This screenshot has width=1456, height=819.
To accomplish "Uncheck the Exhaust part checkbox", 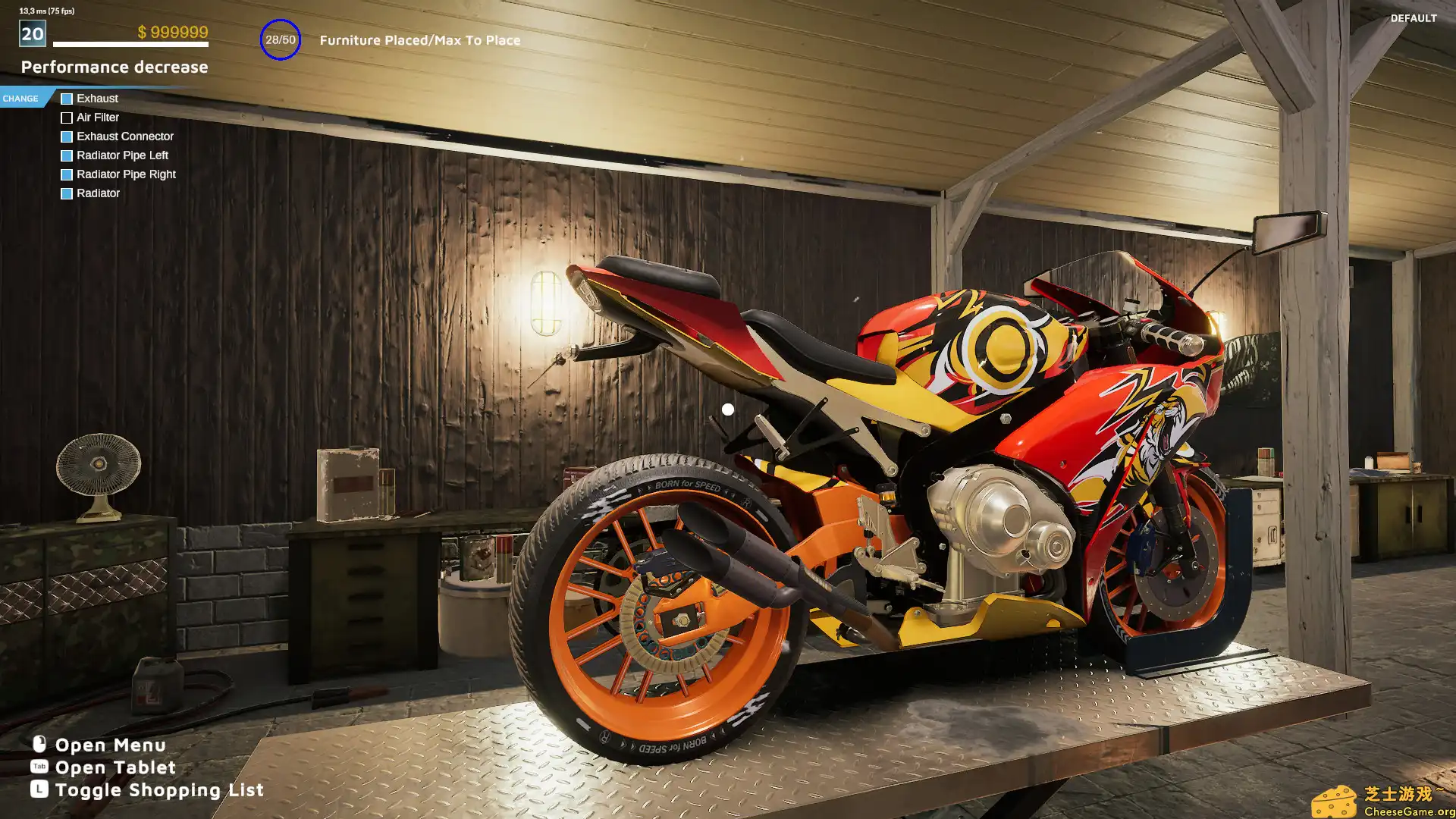I will coord(67,98).
